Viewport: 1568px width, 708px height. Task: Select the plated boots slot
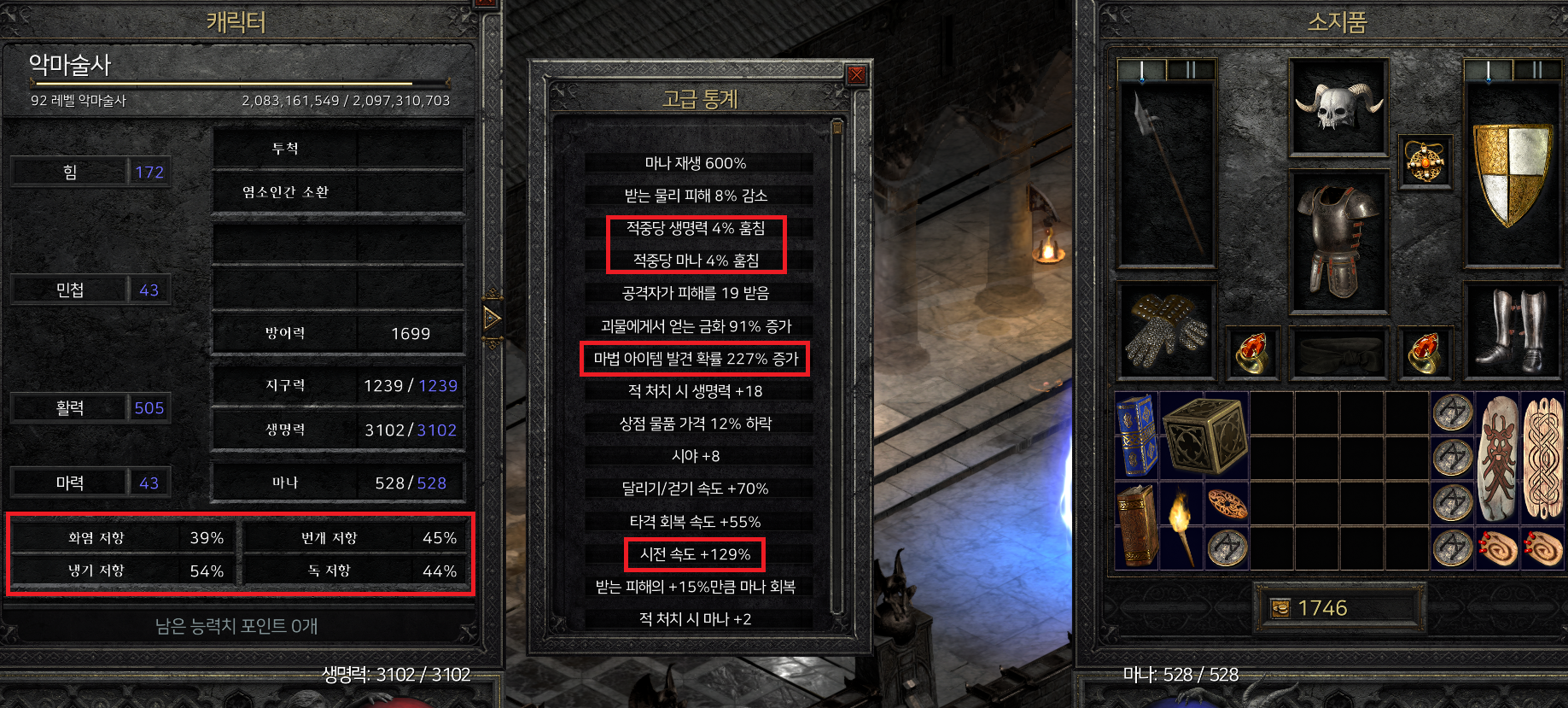(1513, 330)
